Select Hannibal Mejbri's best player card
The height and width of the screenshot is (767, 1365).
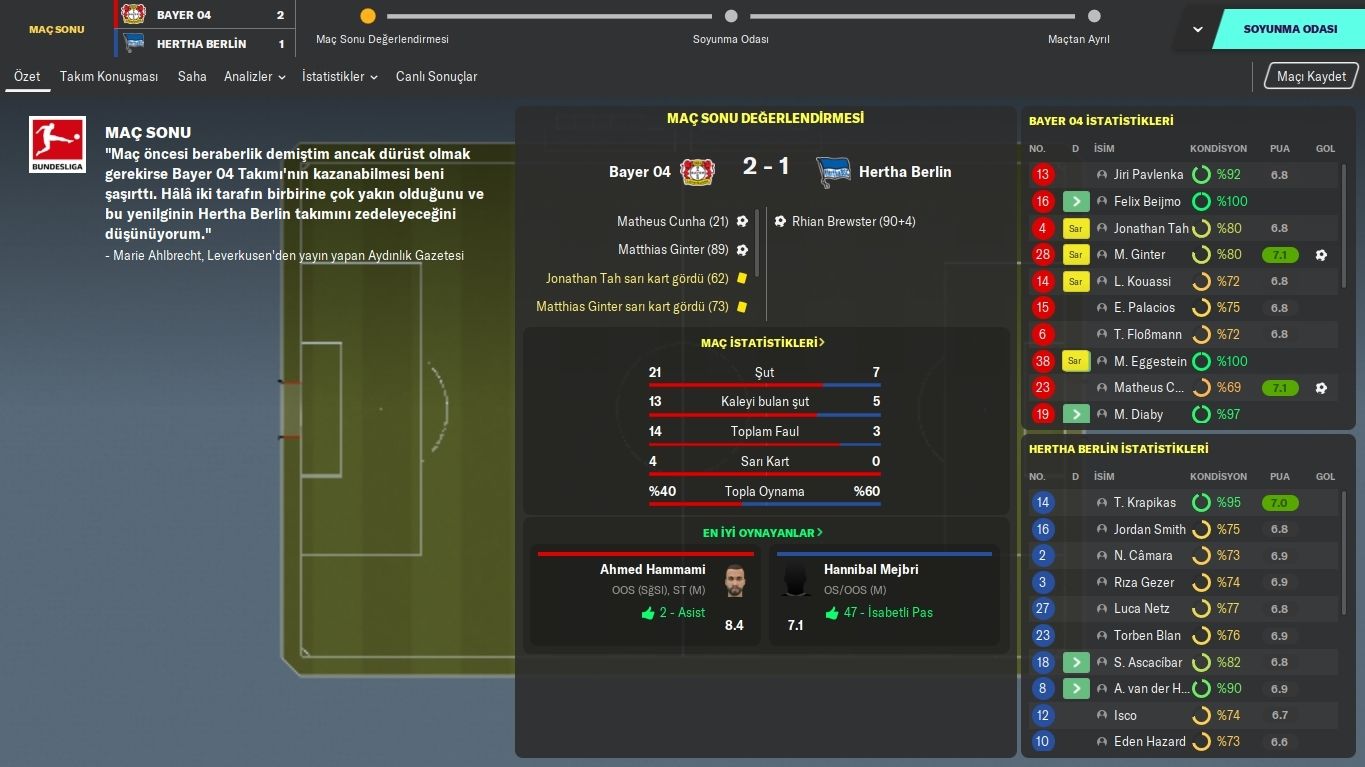click(884, 596)
